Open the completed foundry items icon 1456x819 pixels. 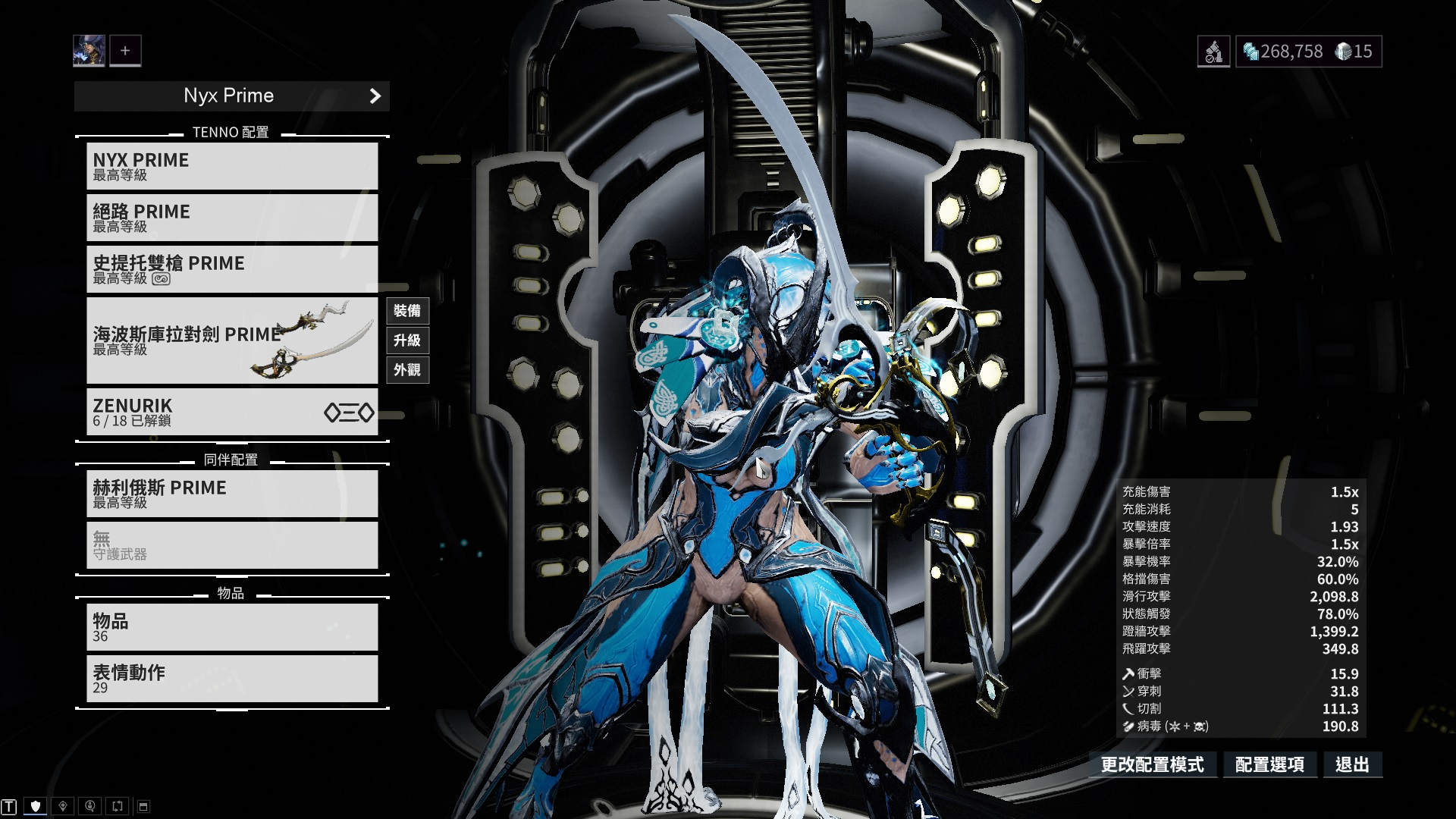(1215, 51)
